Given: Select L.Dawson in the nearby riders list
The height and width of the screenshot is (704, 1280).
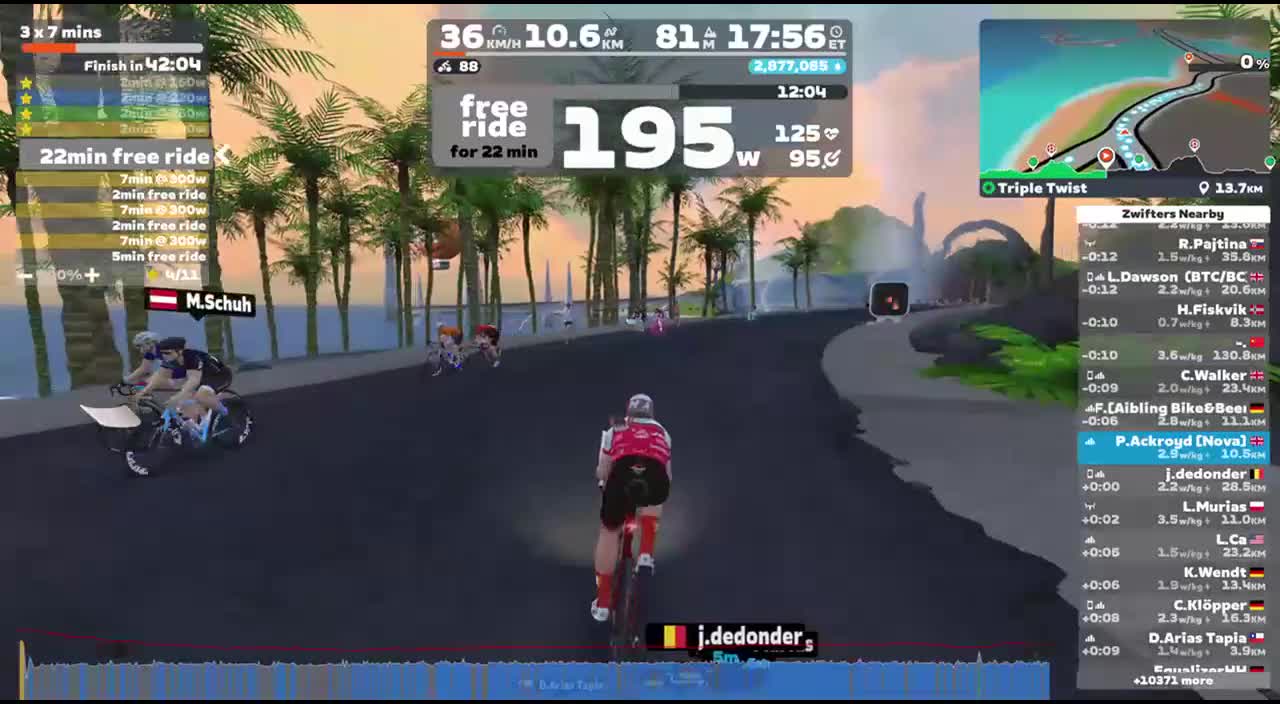Looking at the screenshot, I should [x=1173, y=282].
